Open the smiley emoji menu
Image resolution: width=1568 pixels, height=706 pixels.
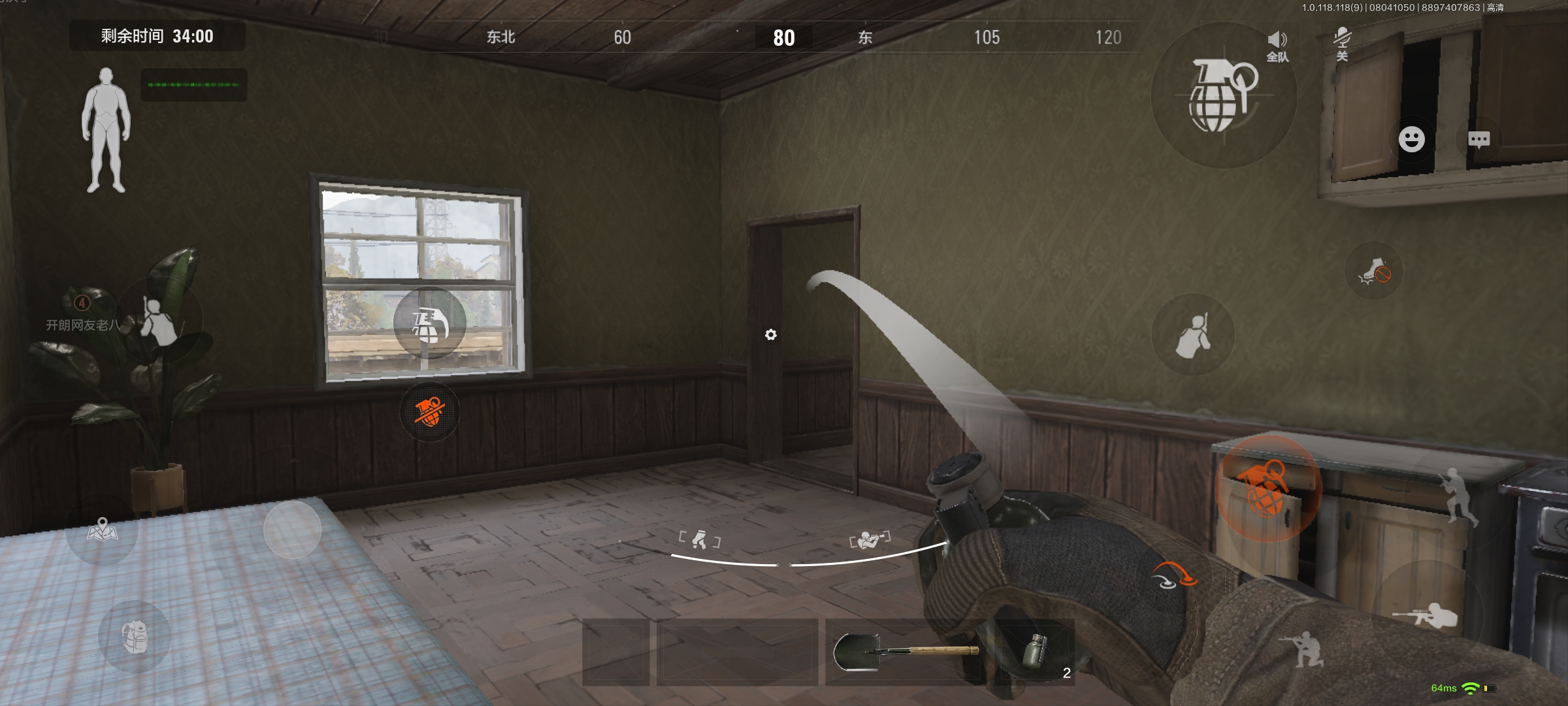[1411, 139]
